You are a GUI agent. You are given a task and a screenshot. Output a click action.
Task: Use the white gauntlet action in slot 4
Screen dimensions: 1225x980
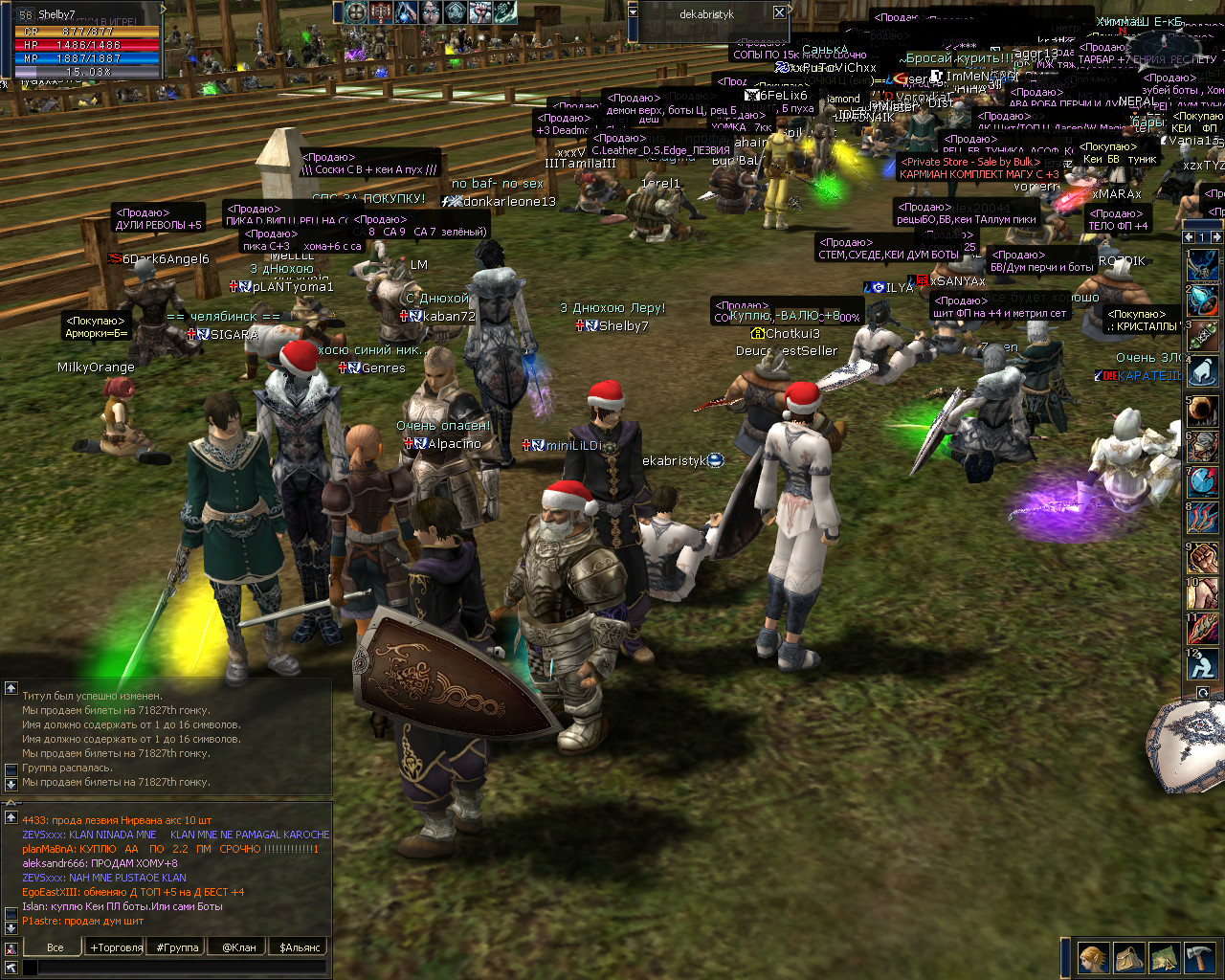coord(1203,371)
